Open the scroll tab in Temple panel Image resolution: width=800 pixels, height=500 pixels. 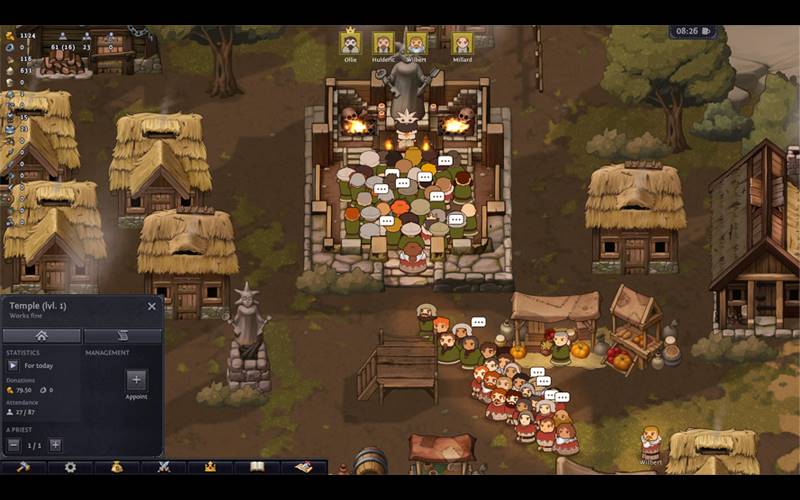click(x=123, y=336)
